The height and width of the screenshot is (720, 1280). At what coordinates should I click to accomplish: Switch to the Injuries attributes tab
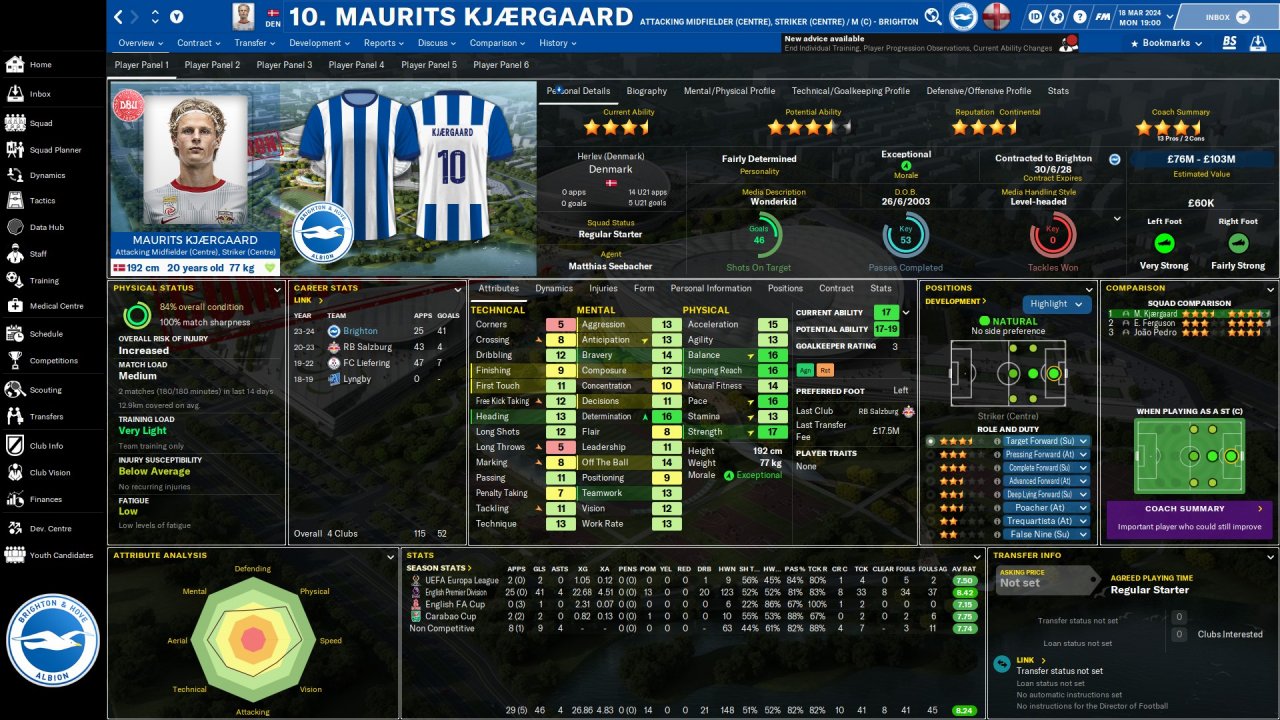[x=603, y=288]
